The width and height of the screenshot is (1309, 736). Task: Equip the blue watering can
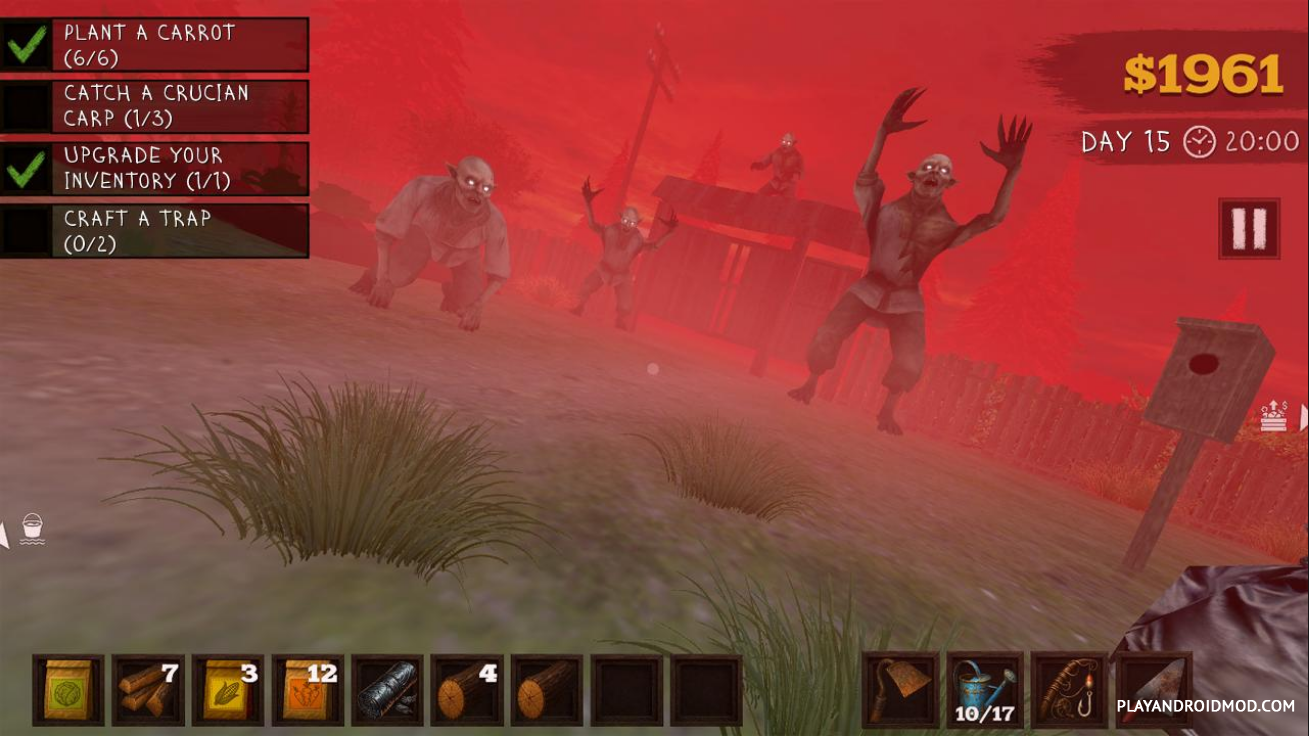point(984,689)
